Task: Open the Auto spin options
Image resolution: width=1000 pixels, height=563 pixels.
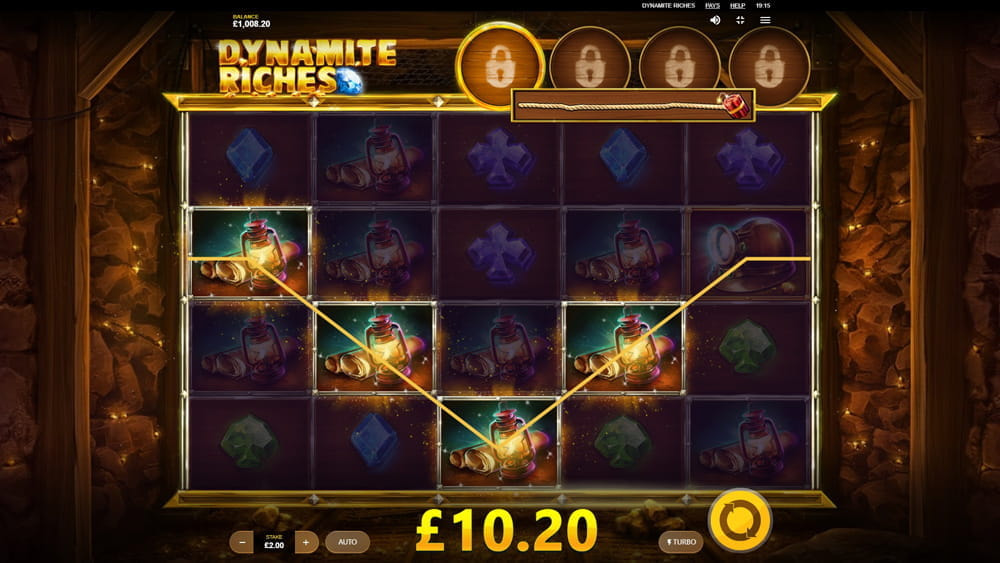Action: (347, 542)
